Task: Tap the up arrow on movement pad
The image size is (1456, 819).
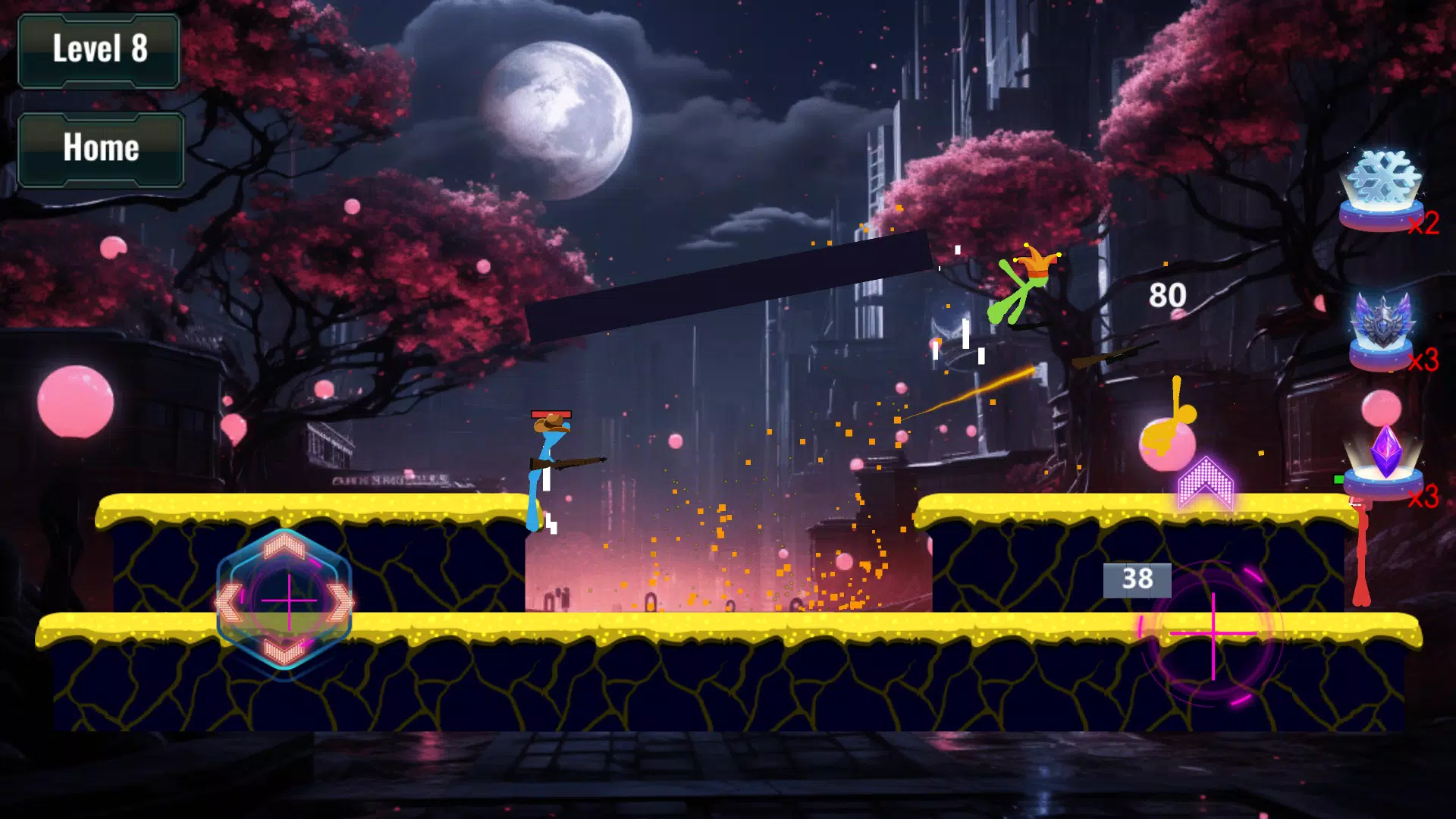Action: coord(284,545)
